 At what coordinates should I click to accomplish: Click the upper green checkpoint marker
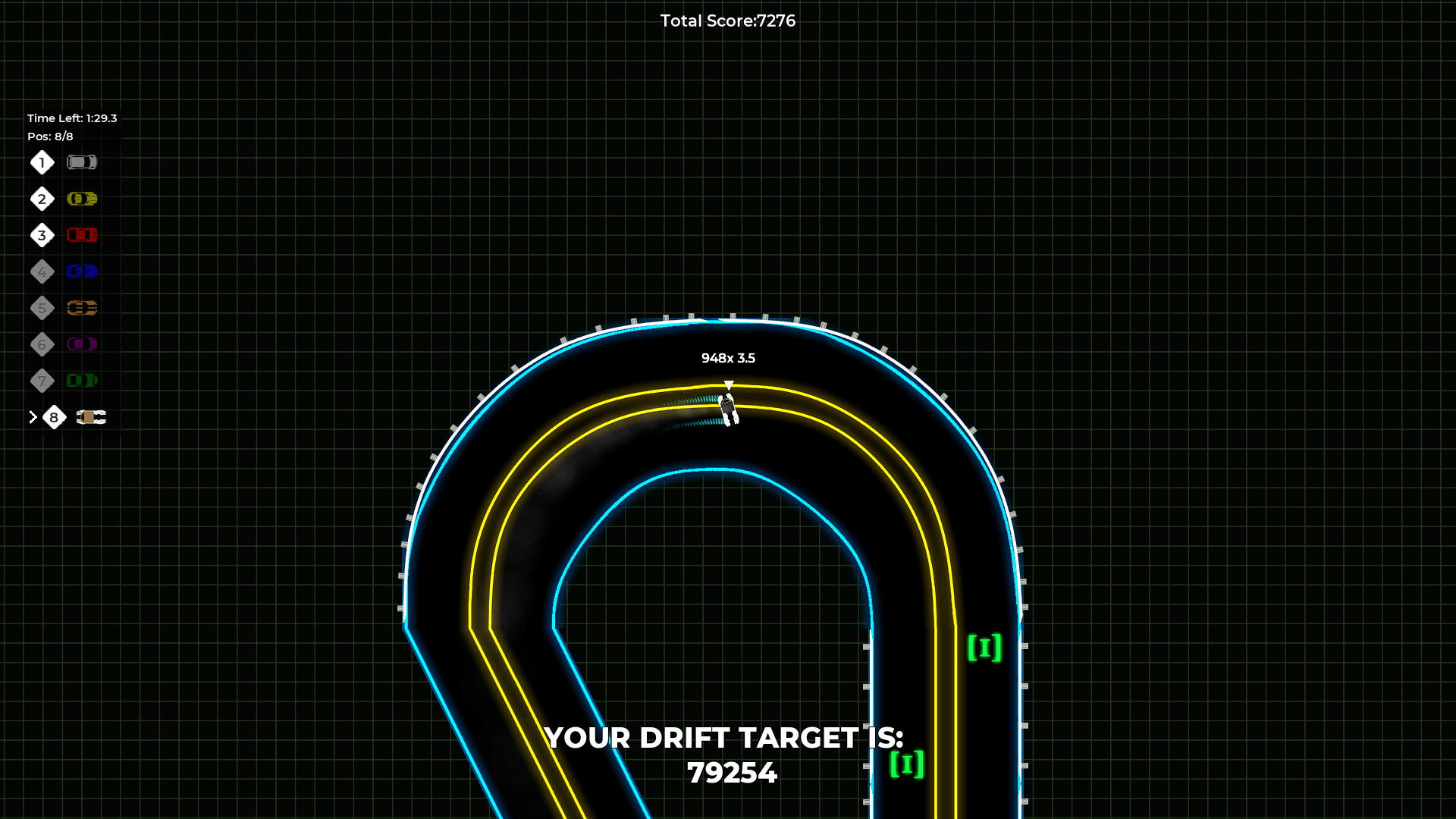984,648
